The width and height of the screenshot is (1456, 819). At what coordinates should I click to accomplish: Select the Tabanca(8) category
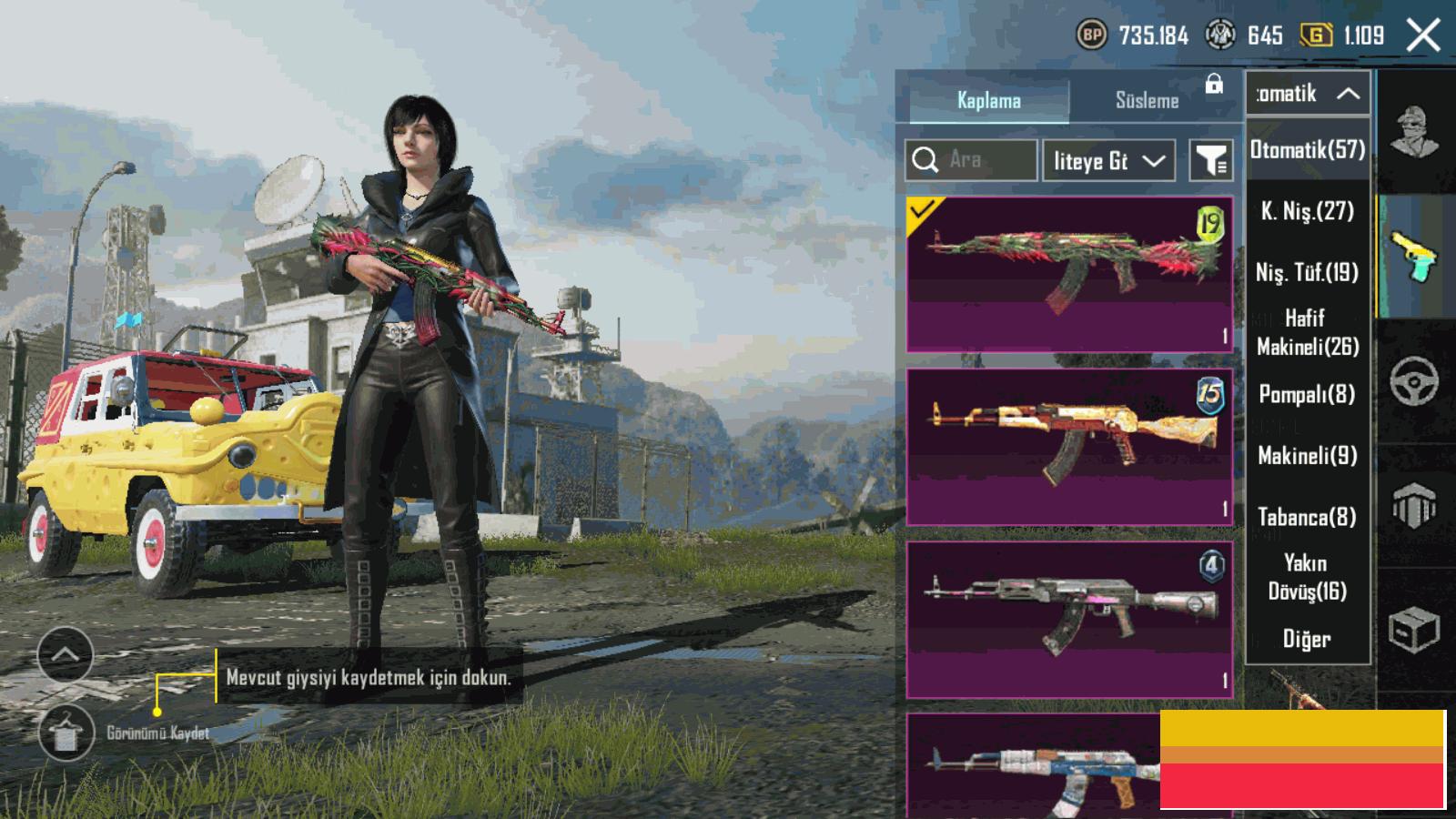(x=1308, y=517)
